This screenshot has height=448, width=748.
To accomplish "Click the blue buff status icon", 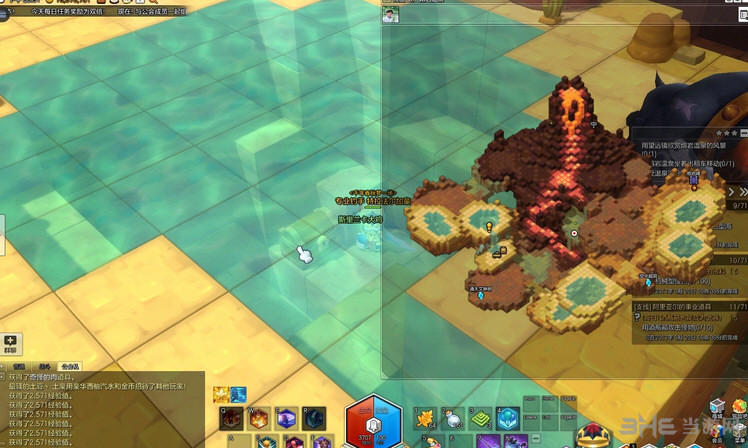I will tap(239, 394).
